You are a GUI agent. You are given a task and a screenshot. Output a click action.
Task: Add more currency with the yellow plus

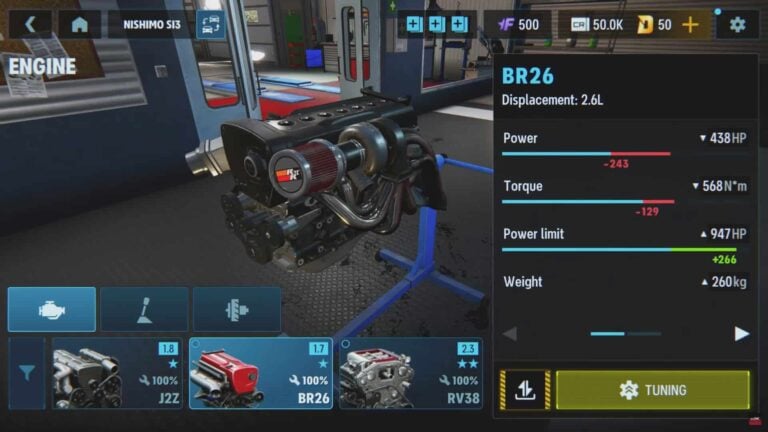click(x=690, y=24)
